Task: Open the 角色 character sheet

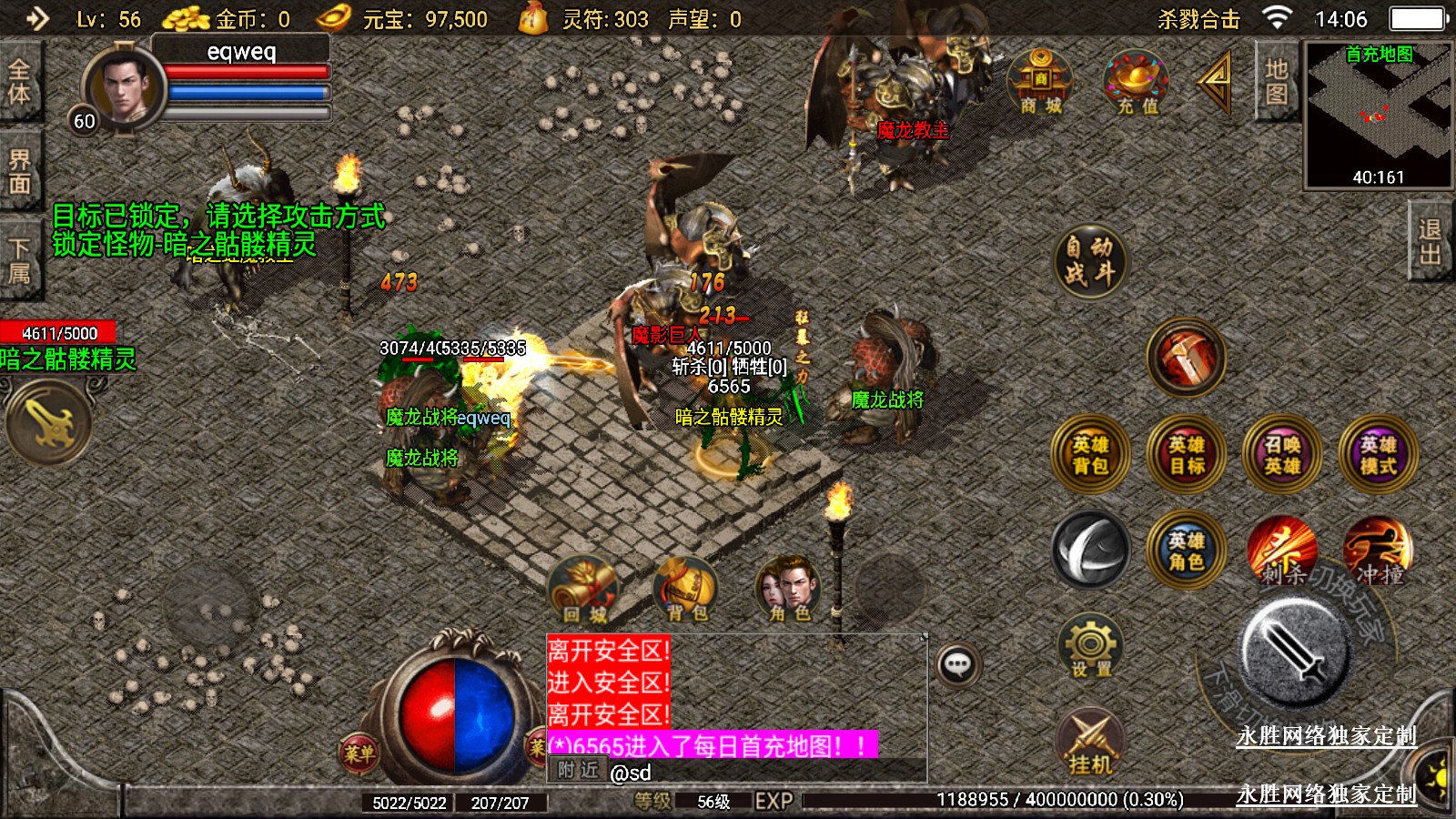Action: 789,591
